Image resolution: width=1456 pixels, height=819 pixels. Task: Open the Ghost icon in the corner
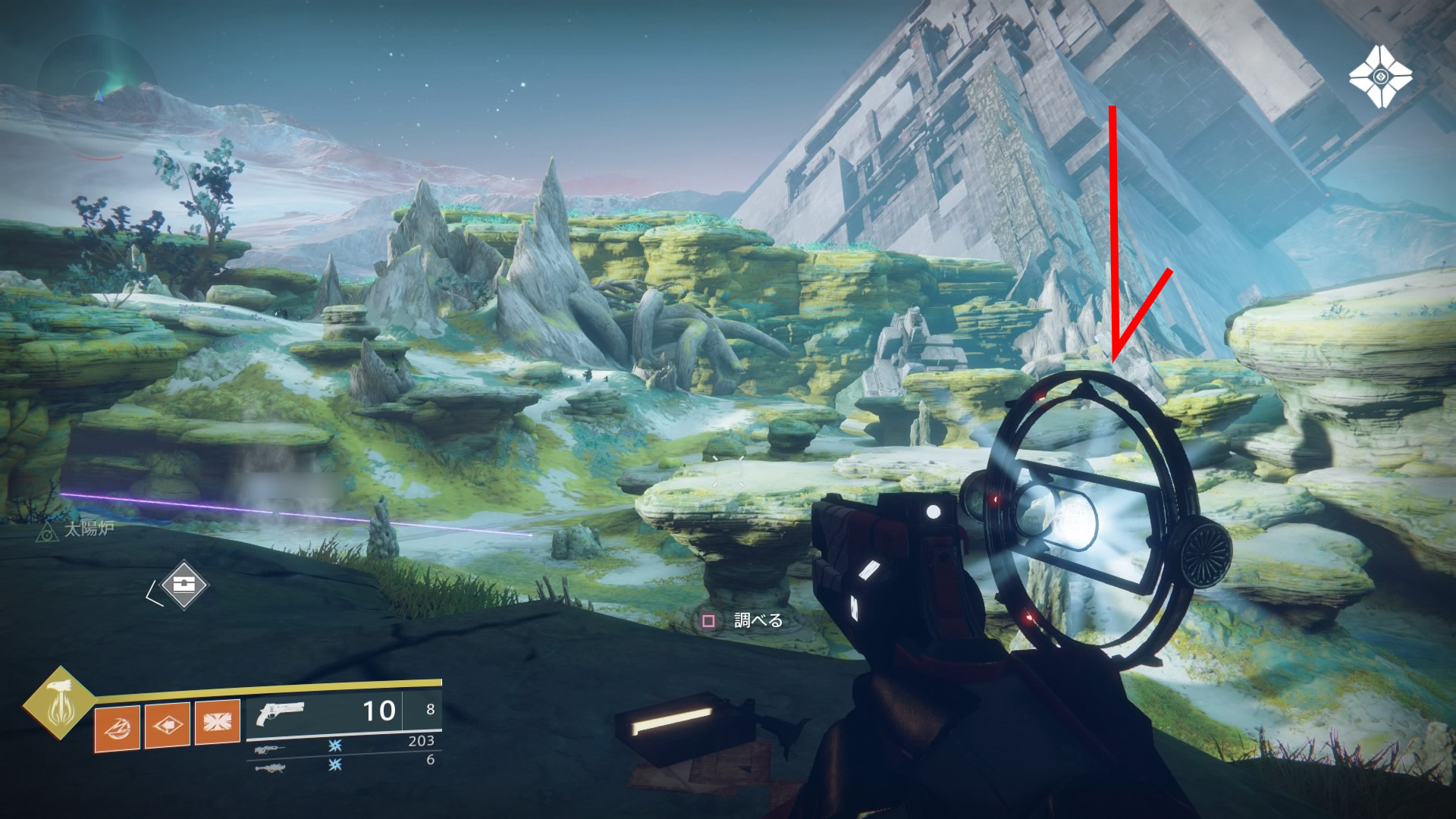tap(1380, 77)
